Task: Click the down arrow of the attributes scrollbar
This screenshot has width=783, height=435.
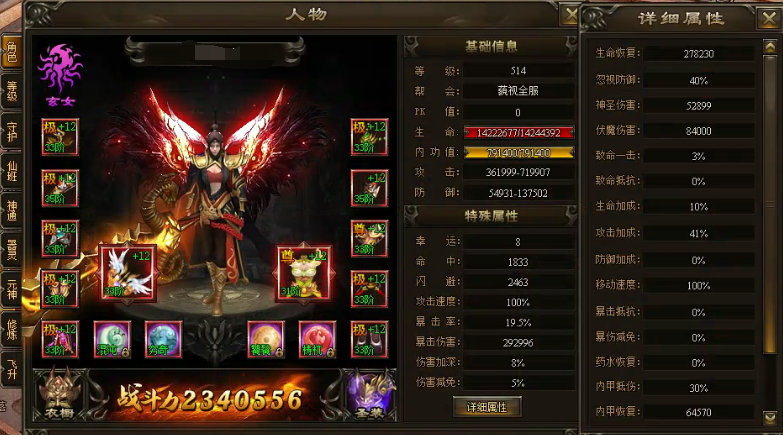Action: tap(769, 418)
